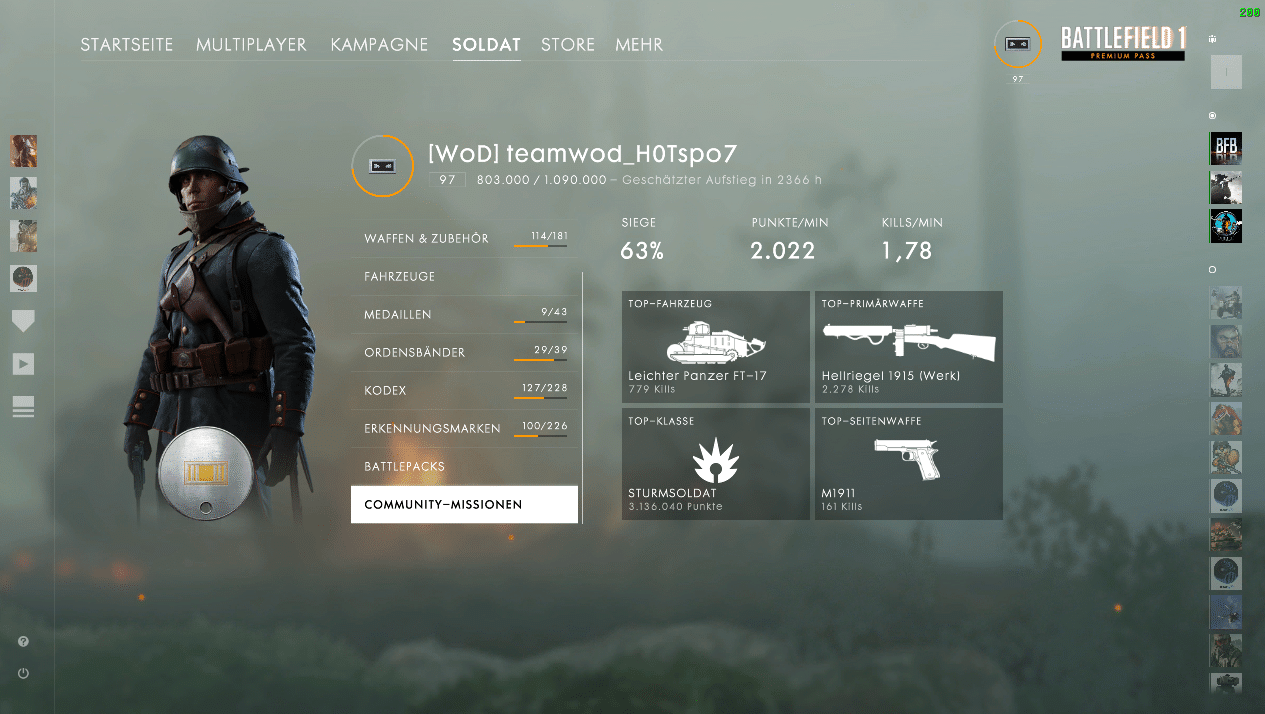Switch to the Multiplayer tab
The height and width of the screenshot is (714, 1265).
(251, 45)
